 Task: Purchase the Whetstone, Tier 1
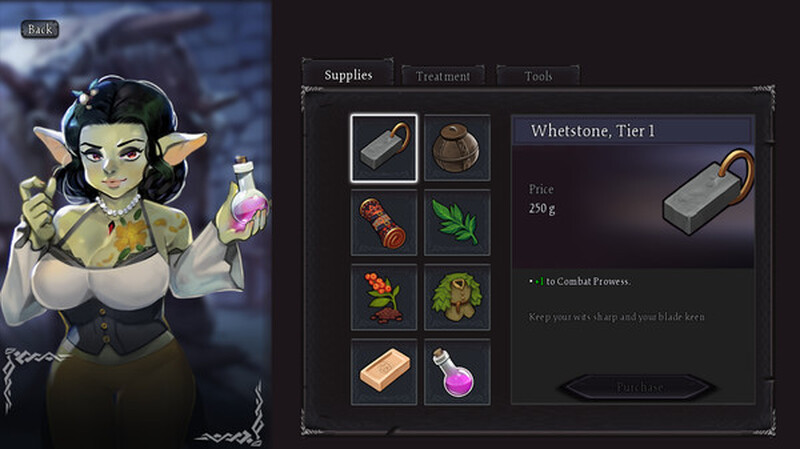[637, 387]
